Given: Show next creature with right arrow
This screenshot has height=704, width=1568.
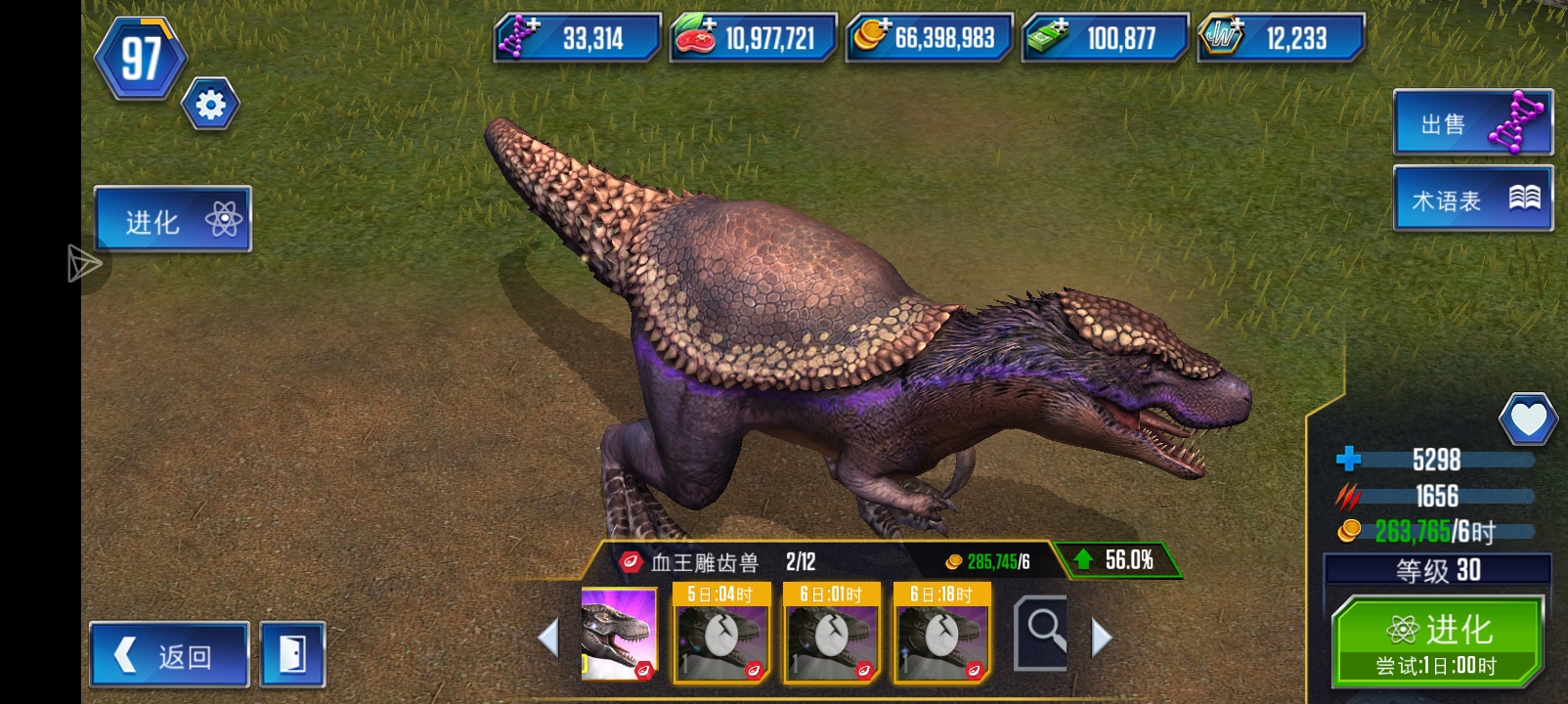Looking at the screenshot, I should (x=1102, y=638).
